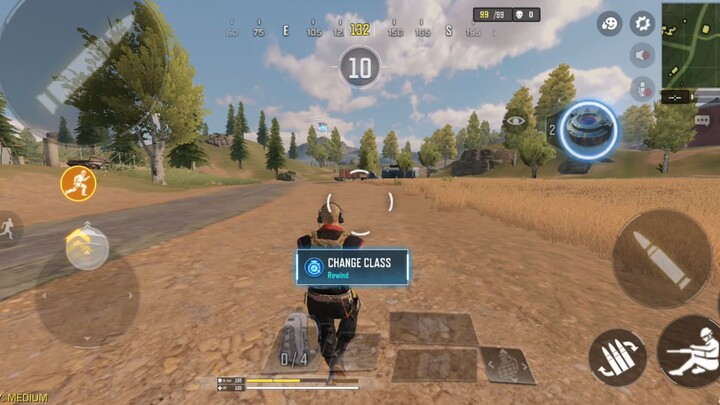Toggle the speaker audio icon
The image size is (720, 405).
coord(642,56)
